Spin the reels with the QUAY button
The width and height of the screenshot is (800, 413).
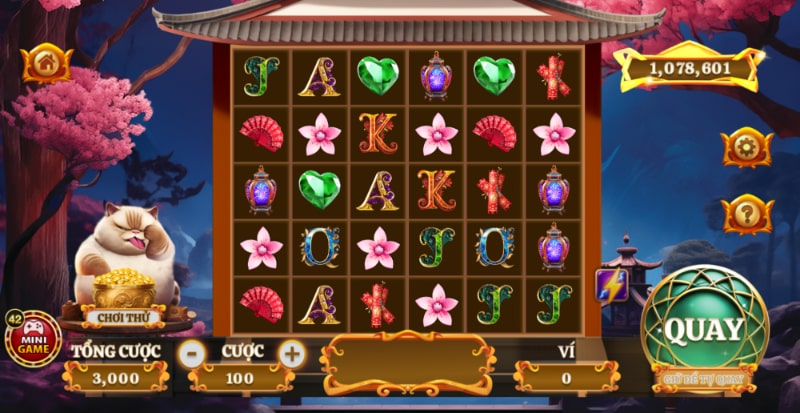tap(704, 327)
